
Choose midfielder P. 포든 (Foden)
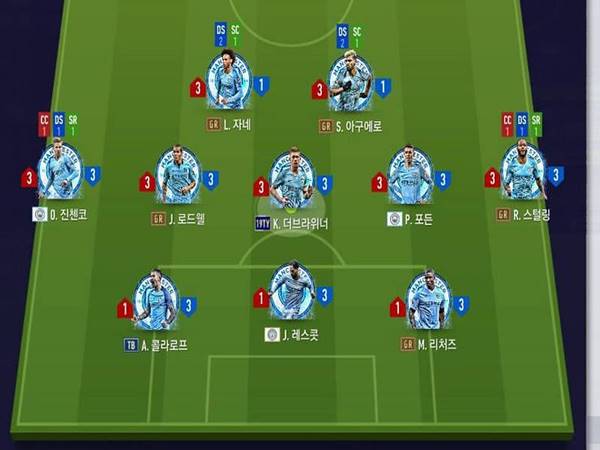tap(410, 176)
